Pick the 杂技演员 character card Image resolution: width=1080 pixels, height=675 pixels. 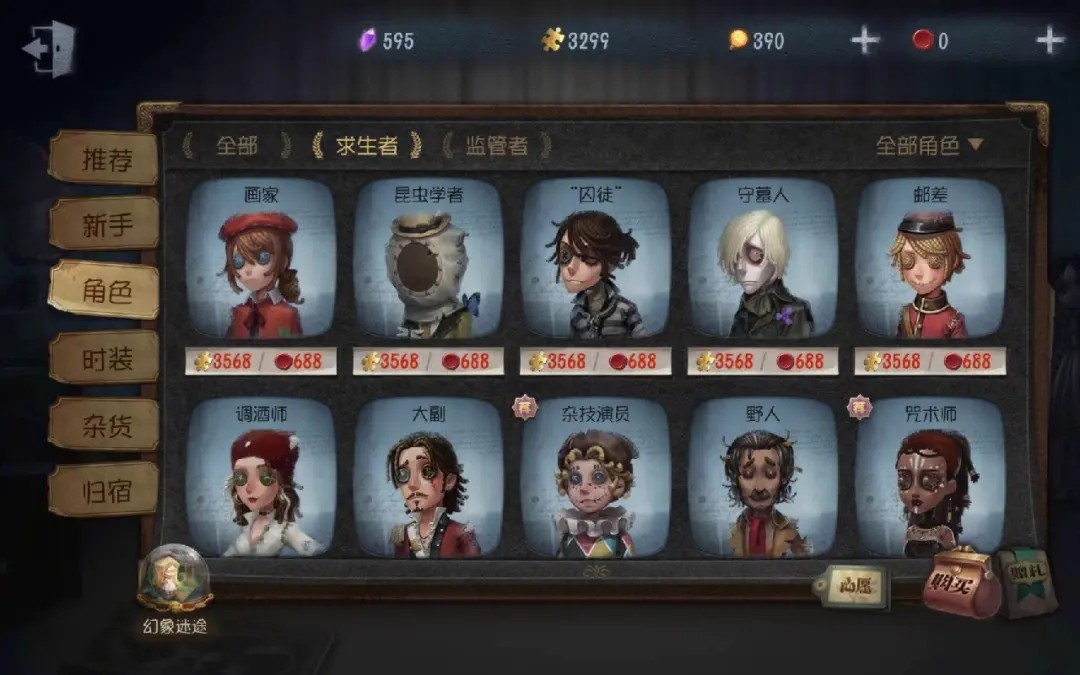(595, 478)
